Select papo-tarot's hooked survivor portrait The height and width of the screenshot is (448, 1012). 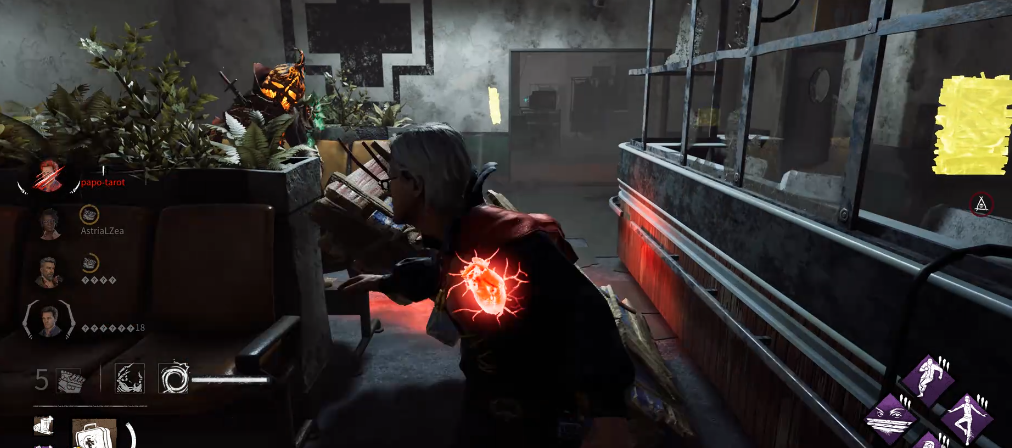tap(49, 178)
